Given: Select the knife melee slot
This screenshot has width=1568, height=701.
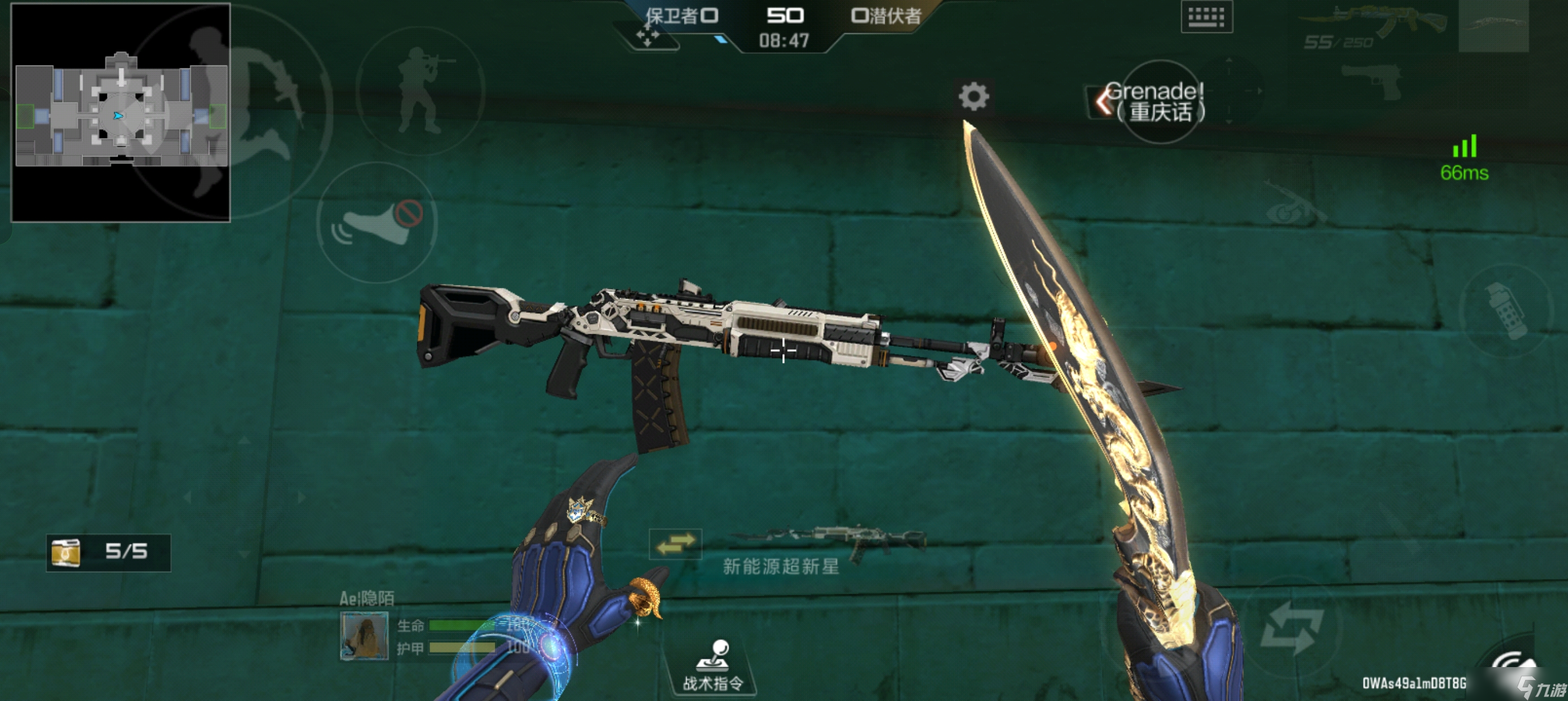Looking at the screenshot, I should pyautogui.click(x=1493, y=25).
